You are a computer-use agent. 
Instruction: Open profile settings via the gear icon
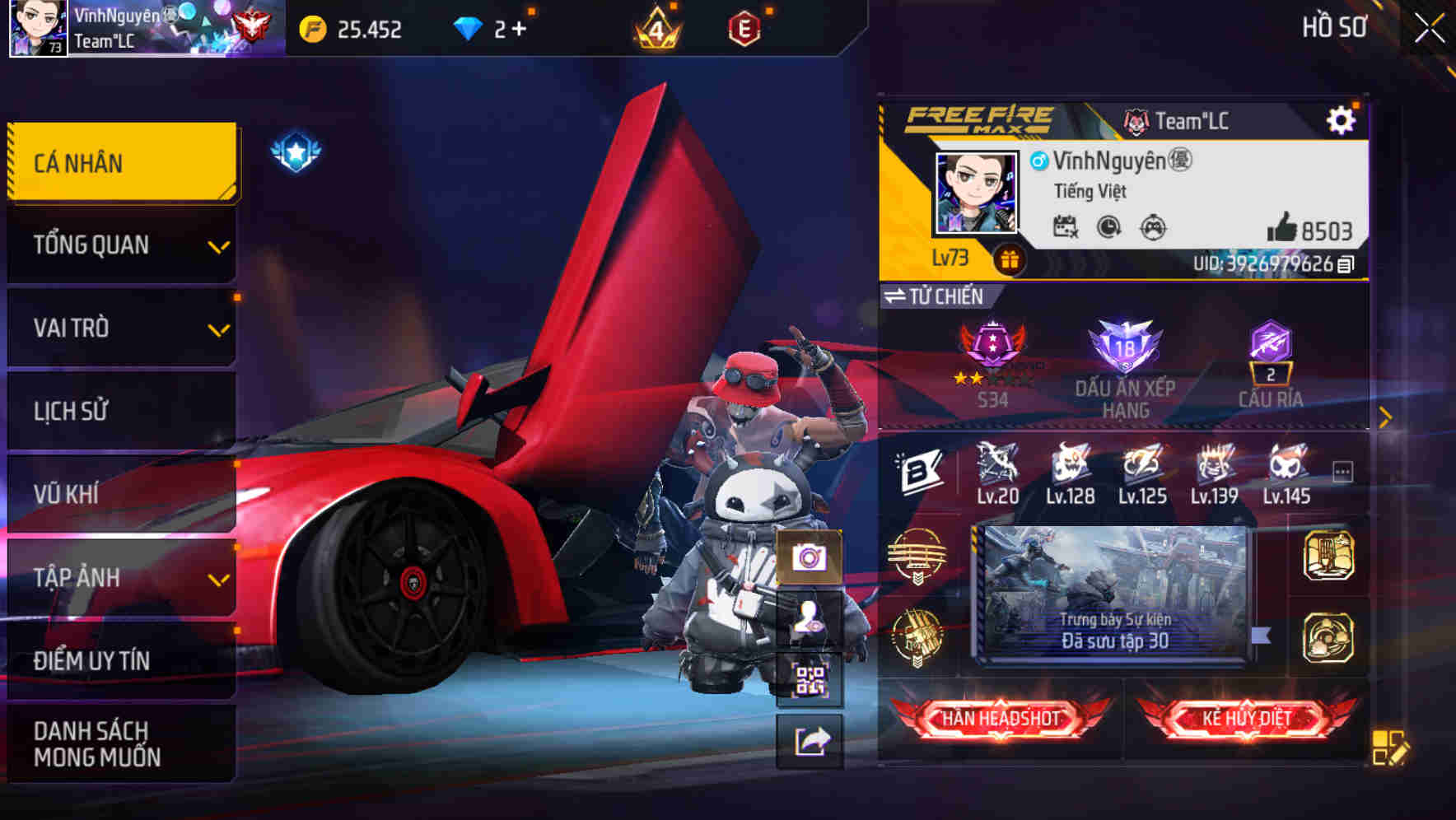coord(1342,119)
